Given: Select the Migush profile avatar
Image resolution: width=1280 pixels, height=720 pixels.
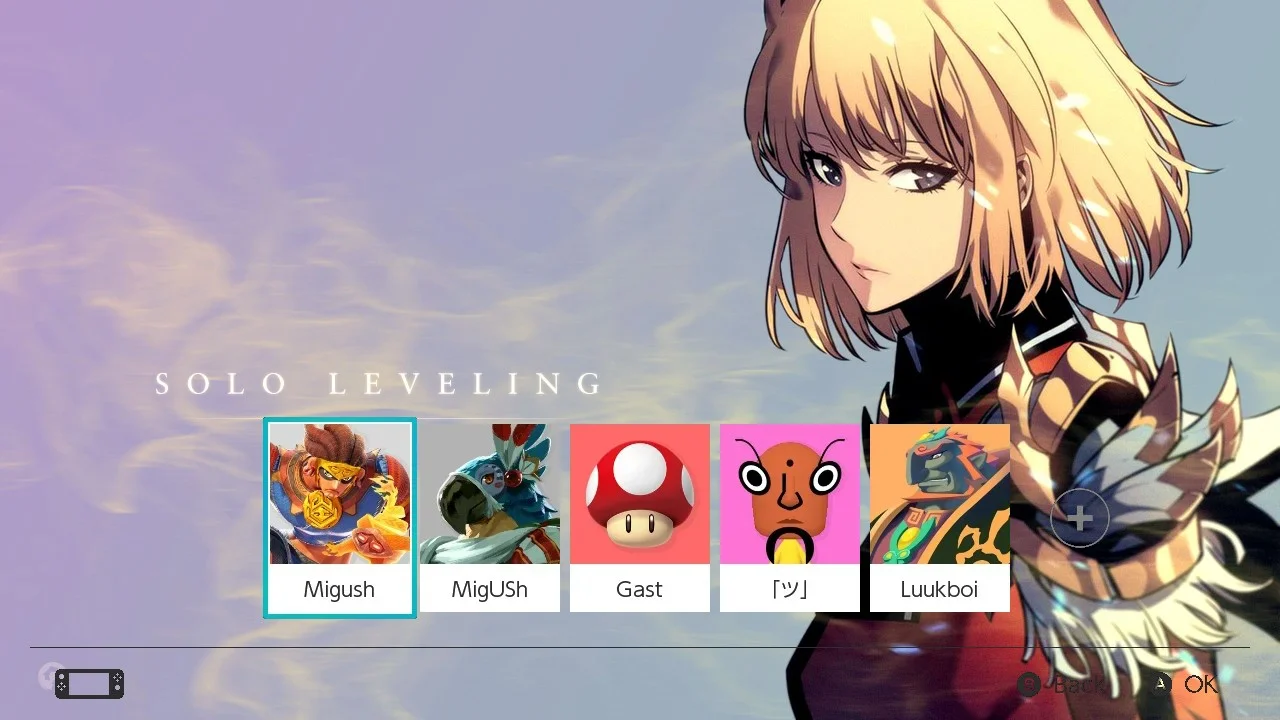Looking at the screenshot, I should 340,494.
